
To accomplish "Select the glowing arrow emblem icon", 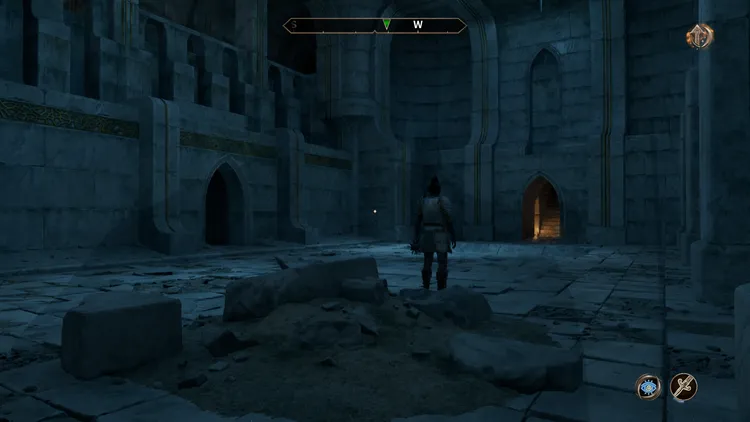I will click(699, 37).
